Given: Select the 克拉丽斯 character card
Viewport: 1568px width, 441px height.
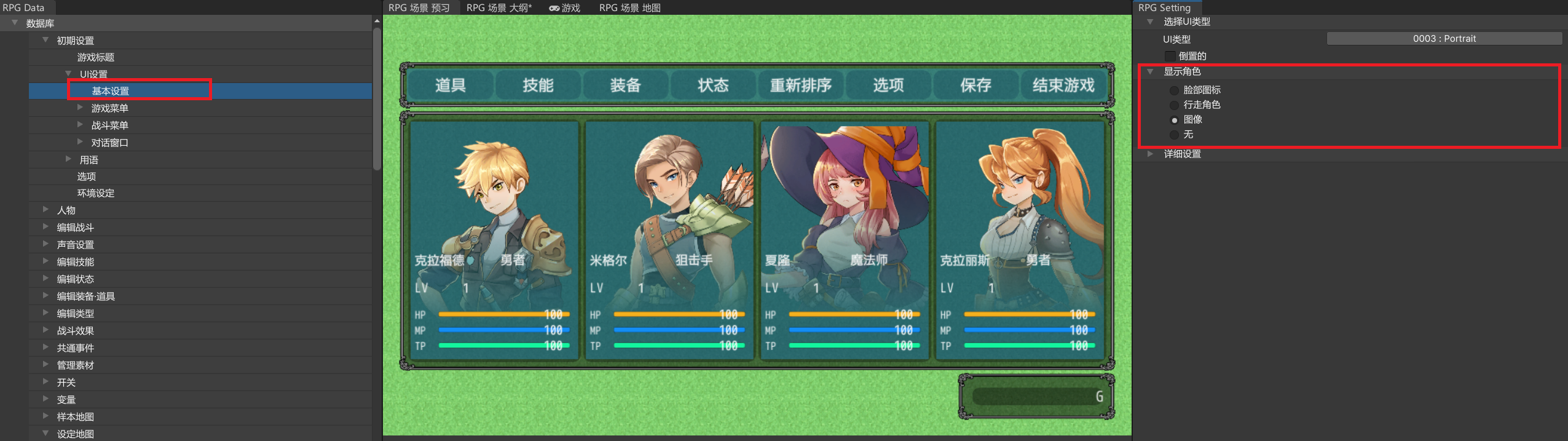Looking at the screenshot, I should coord(1020,240).
